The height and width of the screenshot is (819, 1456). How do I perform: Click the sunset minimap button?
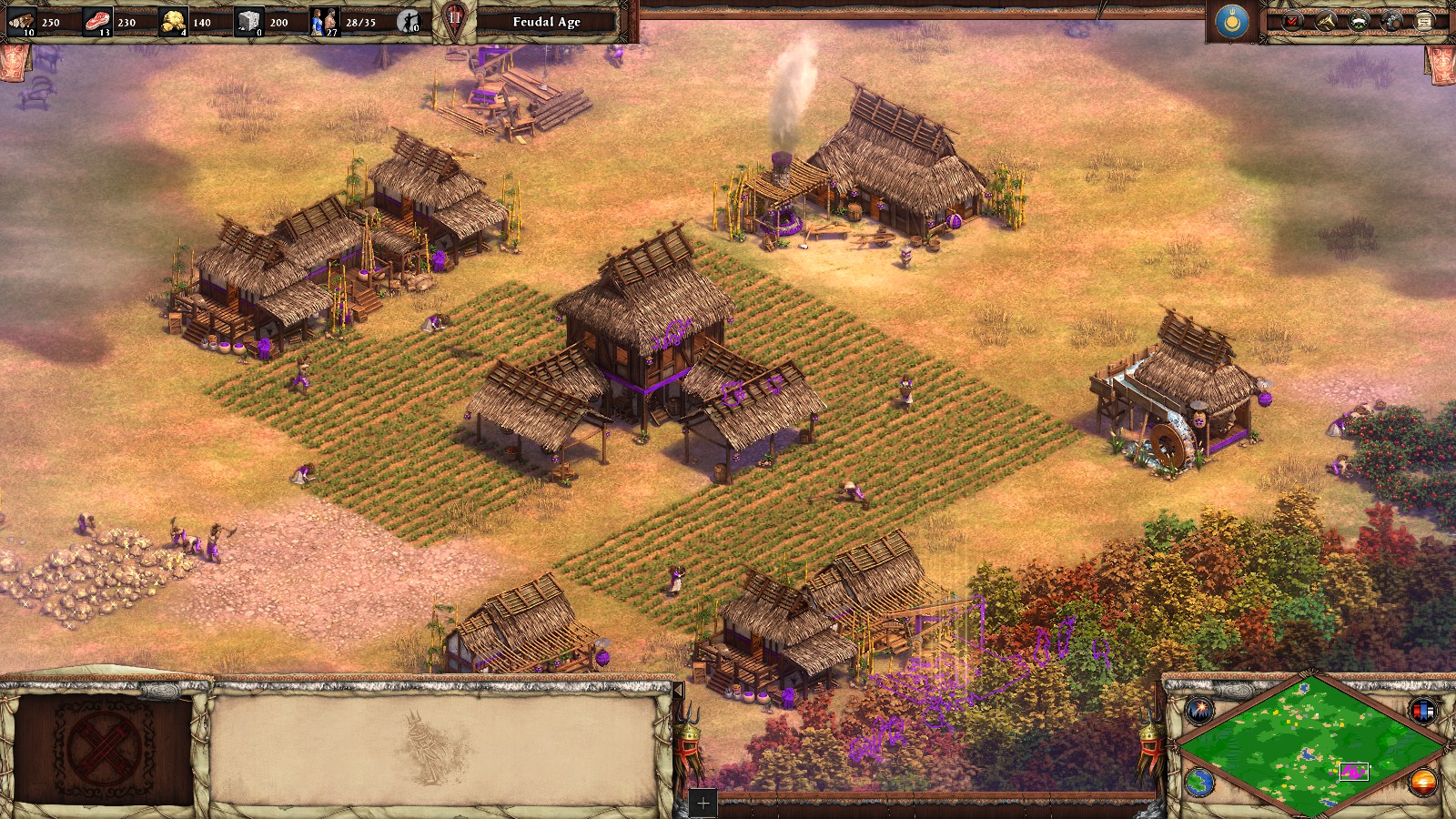pyautogui.click(x=1422, y=782)
